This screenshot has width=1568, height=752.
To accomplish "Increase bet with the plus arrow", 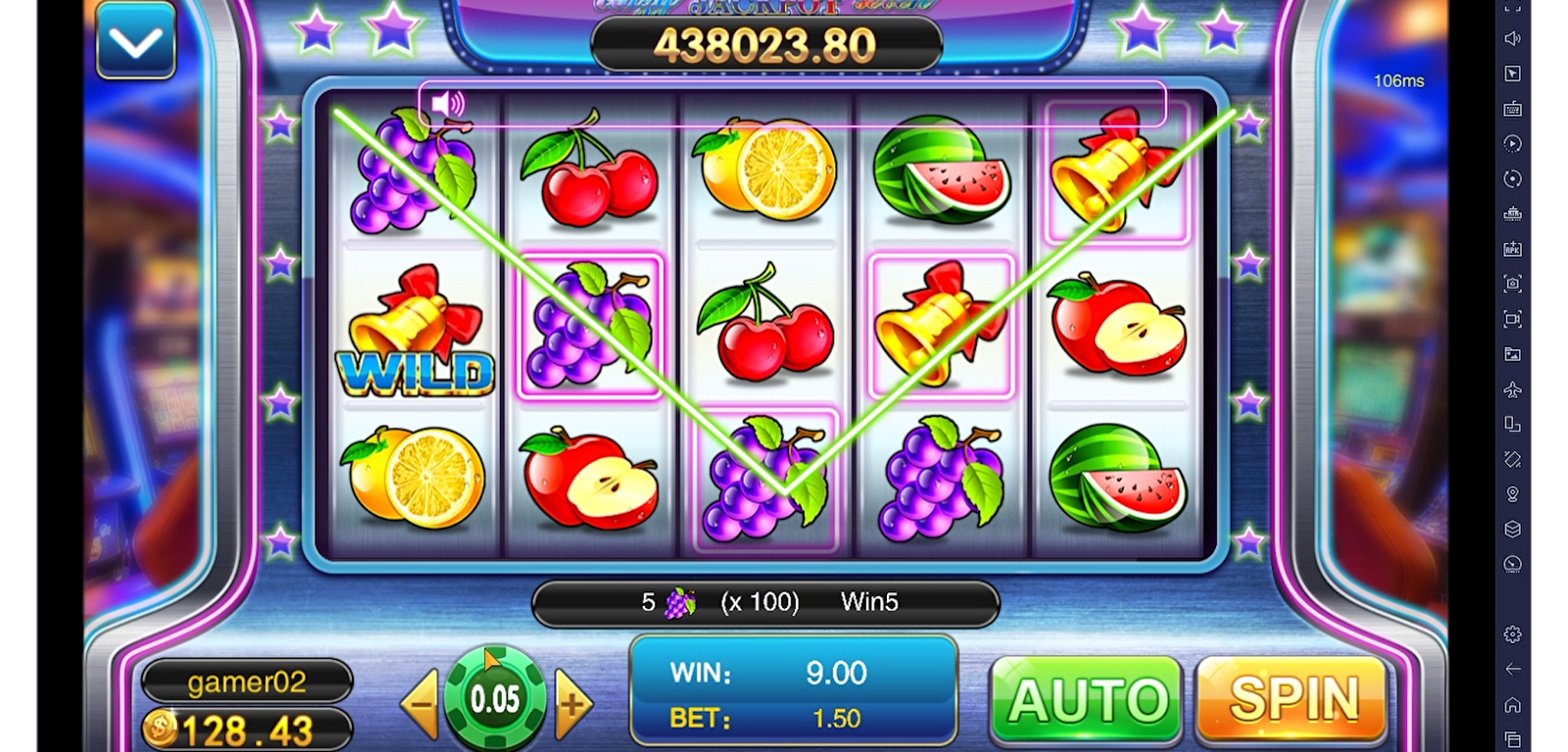I will 573,703.
